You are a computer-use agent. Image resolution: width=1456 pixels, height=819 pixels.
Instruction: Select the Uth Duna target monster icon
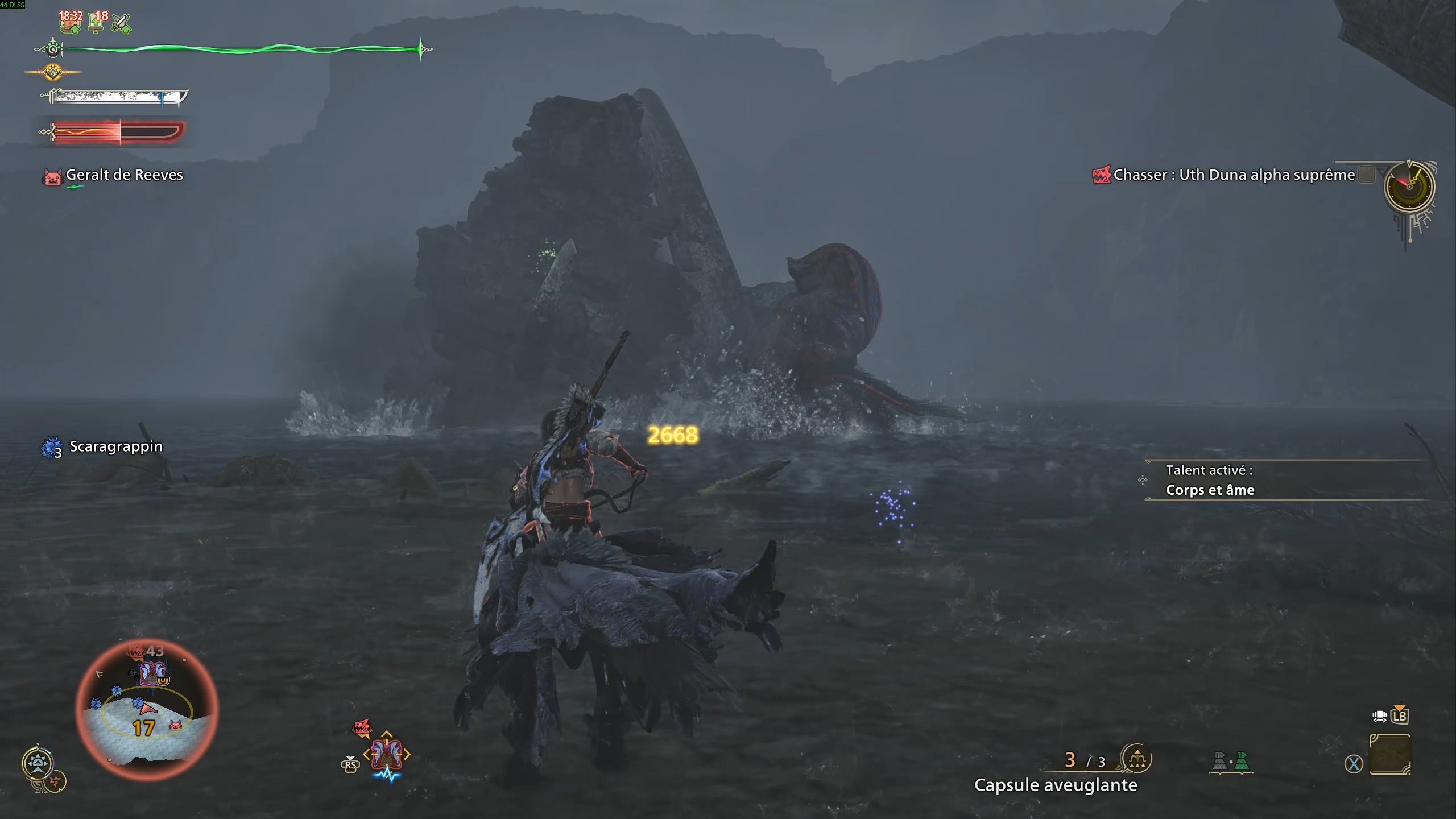386,754
